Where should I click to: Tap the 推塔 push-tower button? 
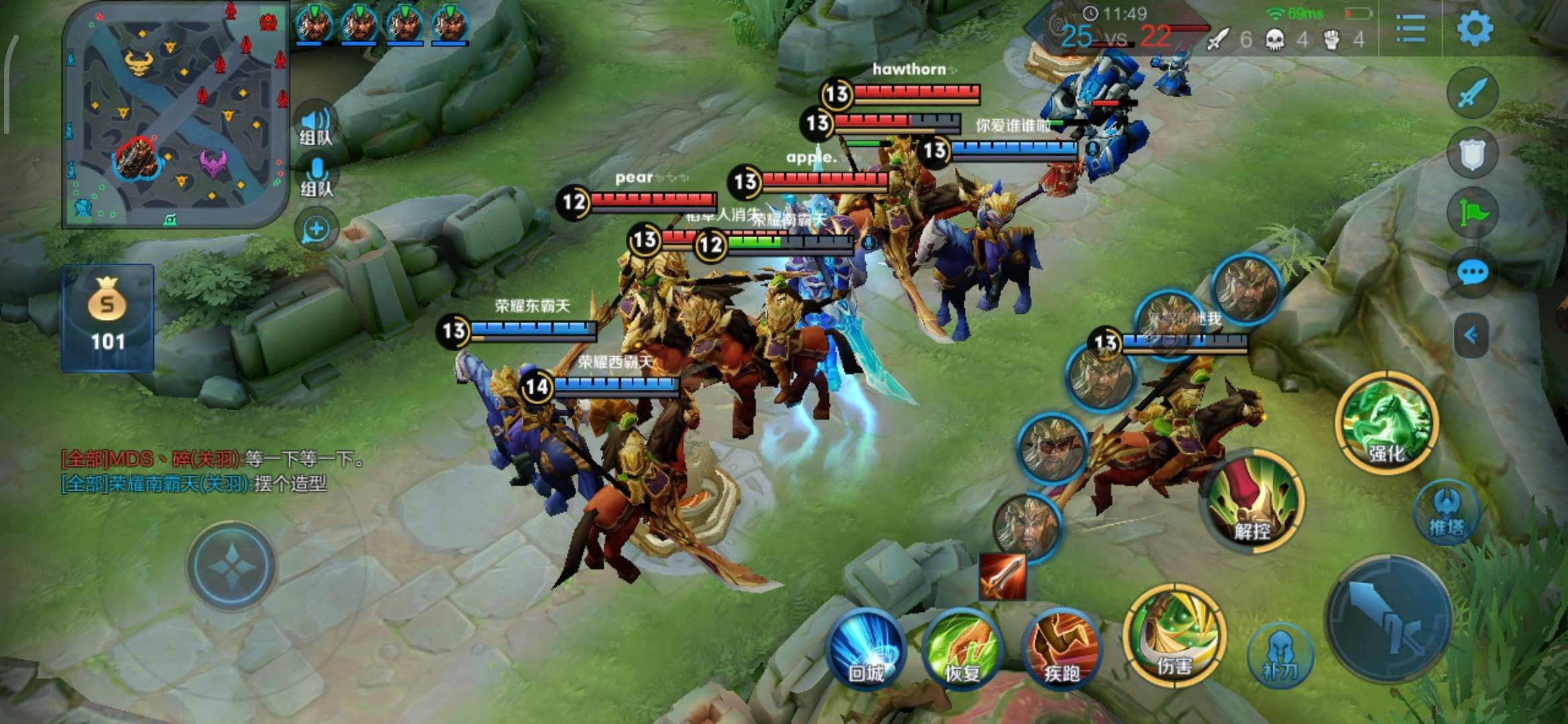[x=1447, y=513]
